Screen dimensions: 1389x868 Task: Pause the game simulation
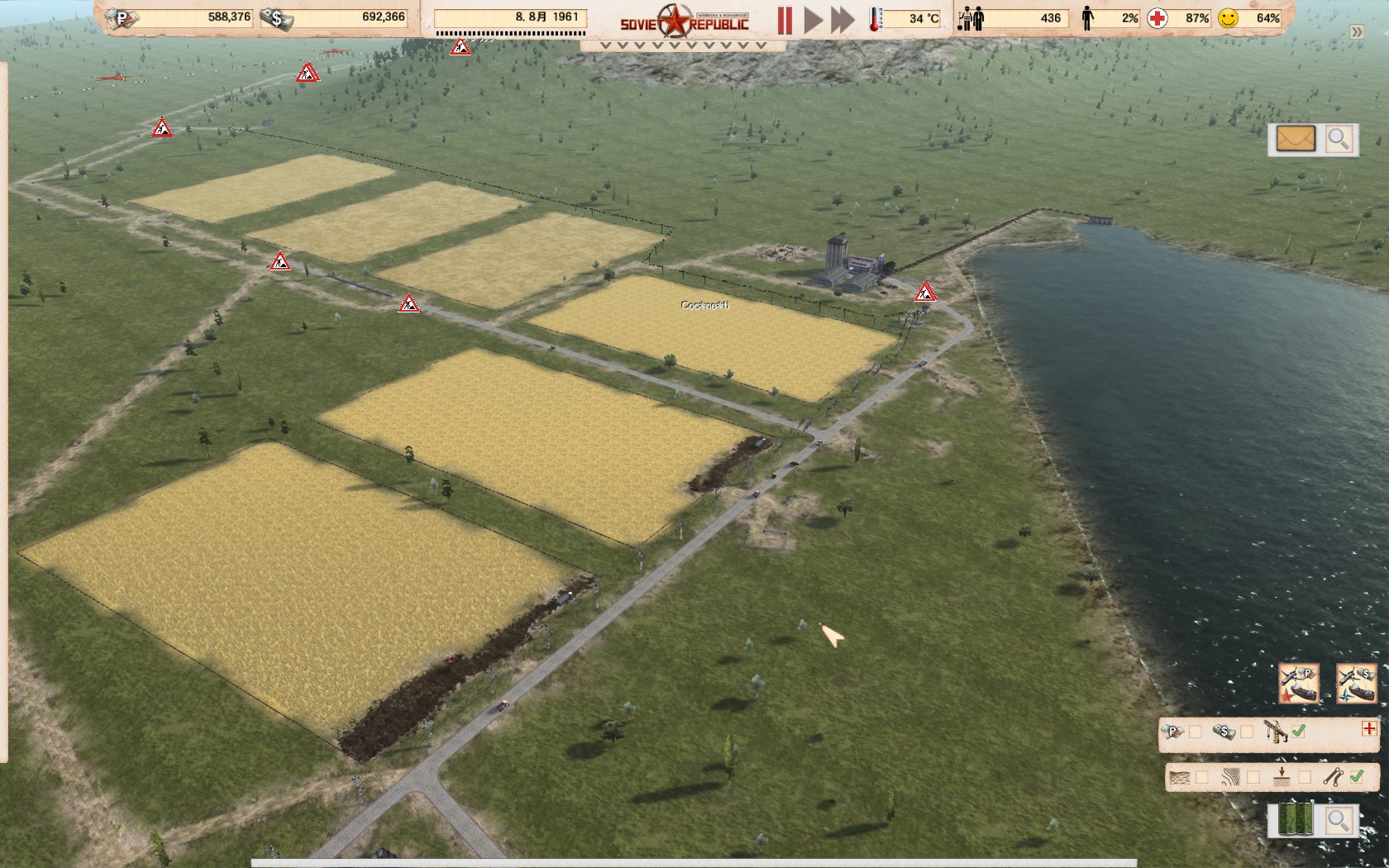pyautogui.click(x=784, y=20)
